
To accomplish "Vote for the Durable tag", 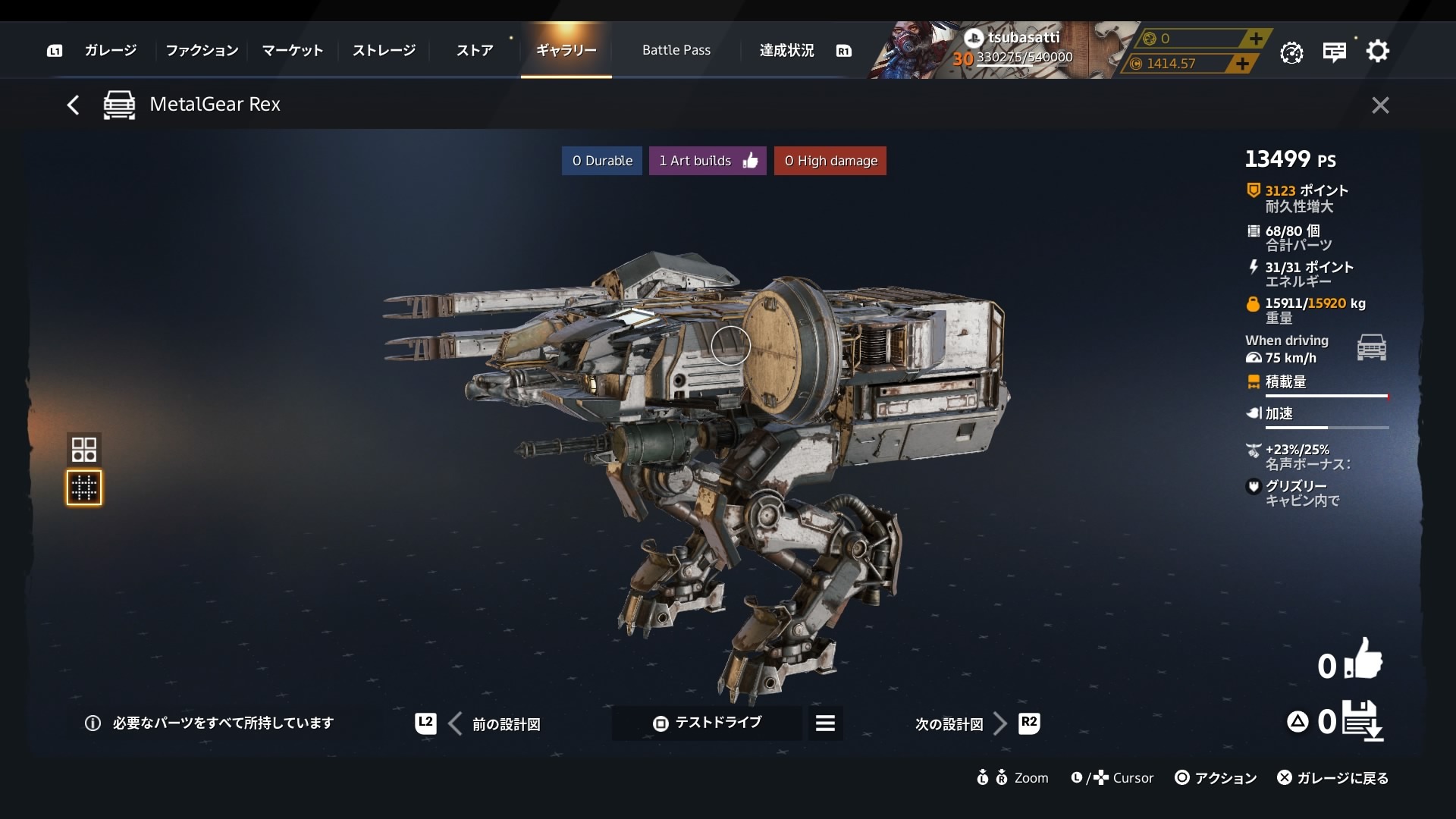I will pyautogui.click(x=602, y=161).
